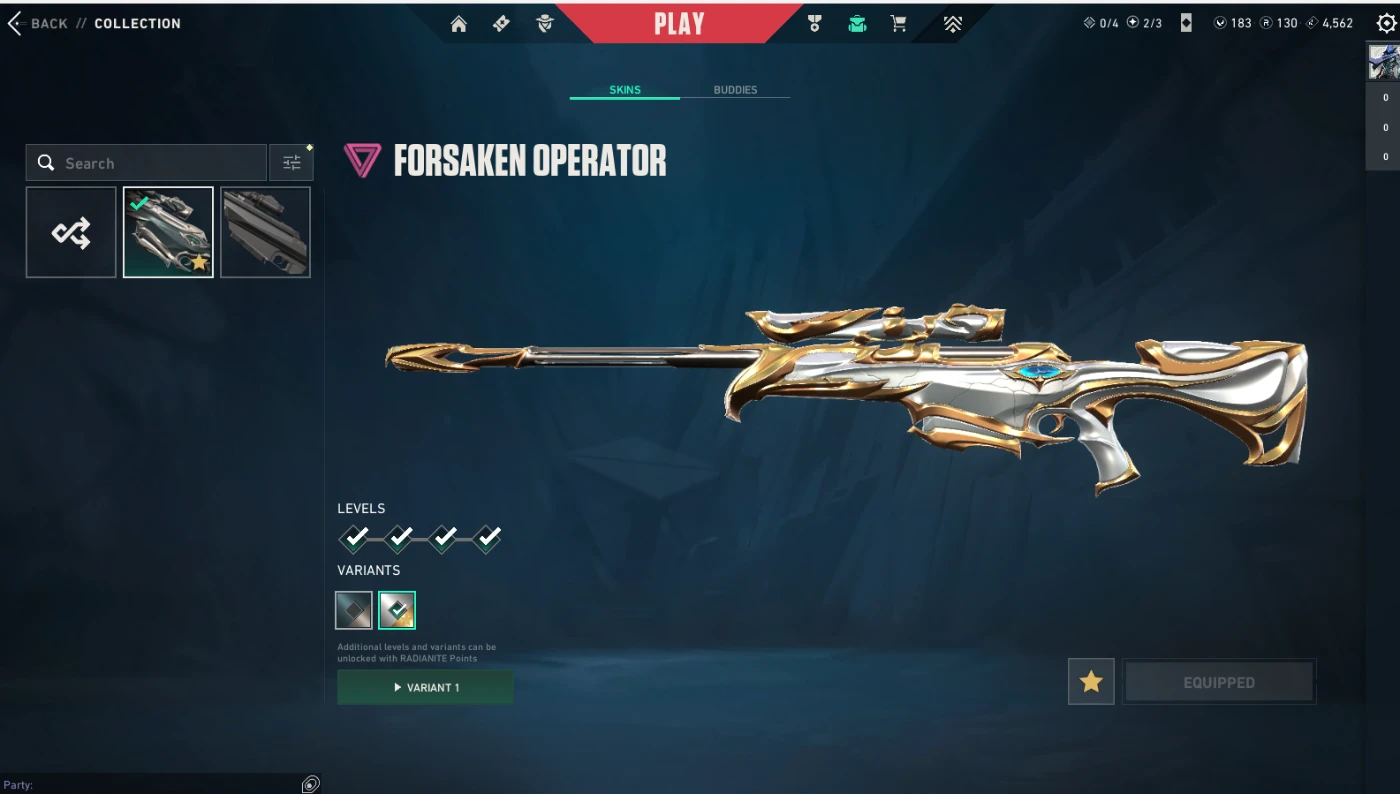Open the settings gear
Viewport: 1400px width, 794px height.
click(x=1386, y=23)
